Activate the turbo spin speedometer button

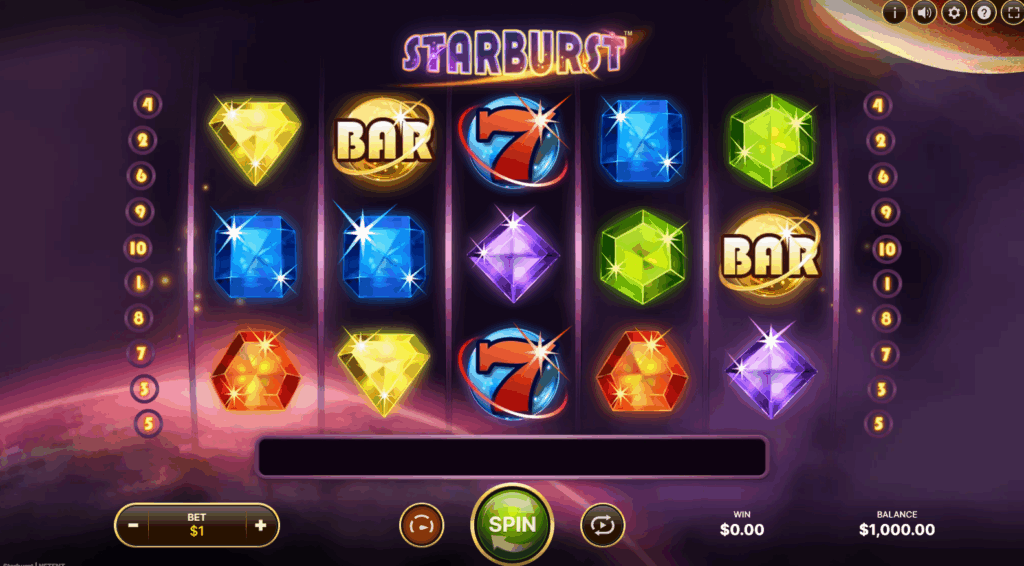pos(422,524)
